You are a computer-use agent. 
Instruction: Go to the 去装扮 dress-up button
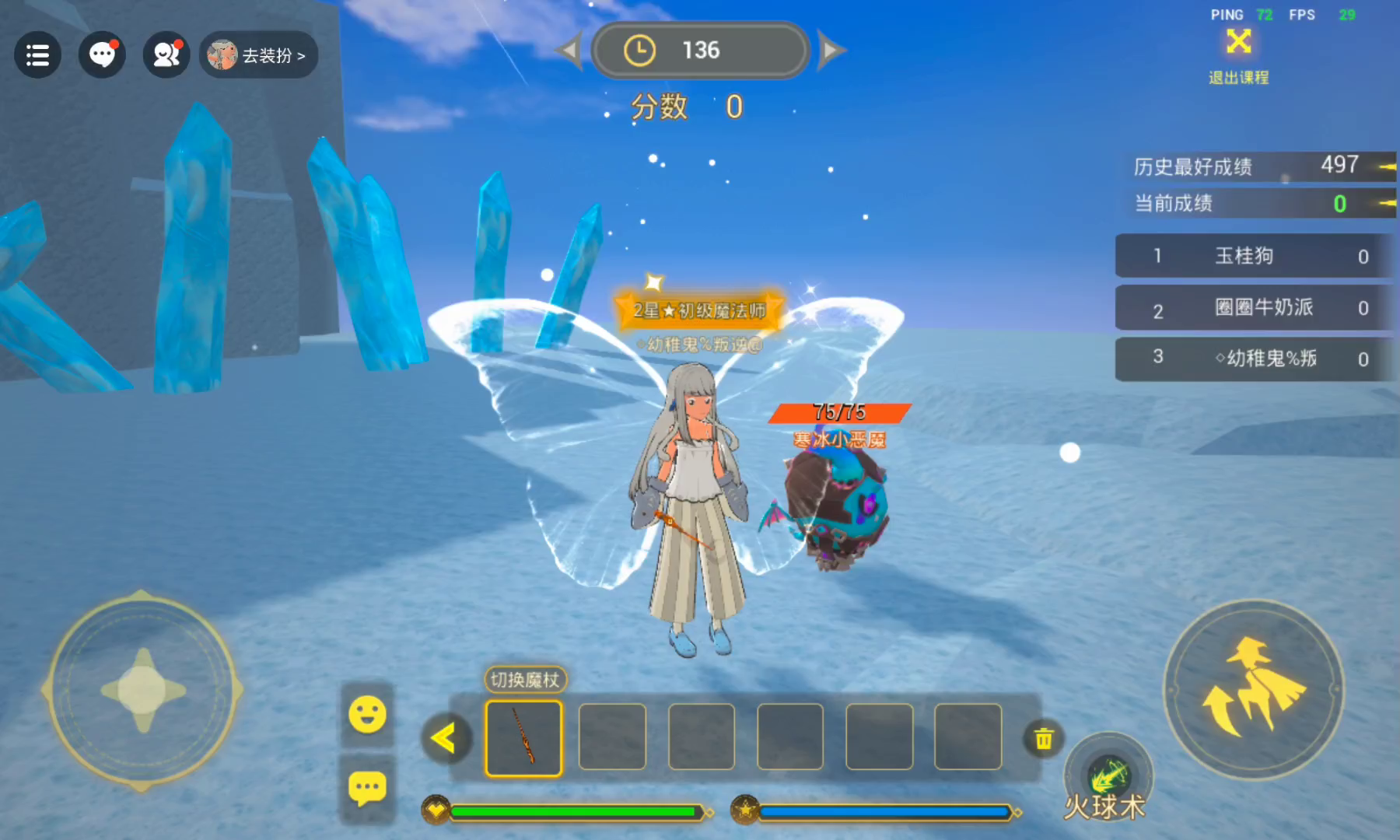[x=258, y=55]
